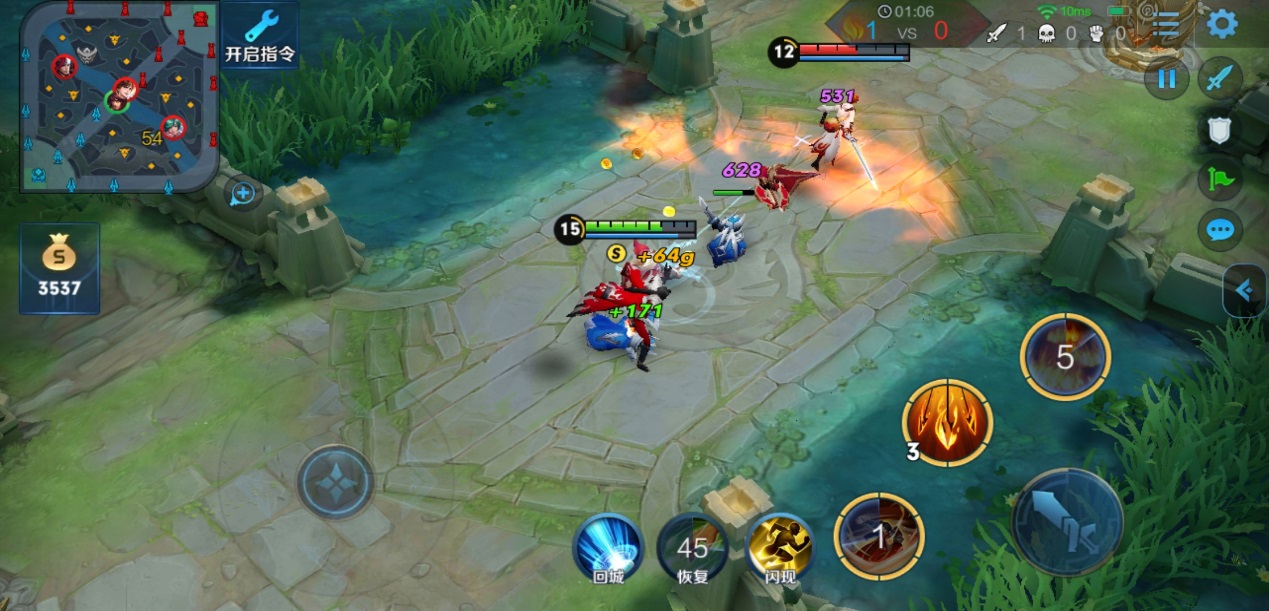The width and height of the screenshot is (1269, 611).
Task: Cast the fiery claw skill
Action: click(946, 422)
